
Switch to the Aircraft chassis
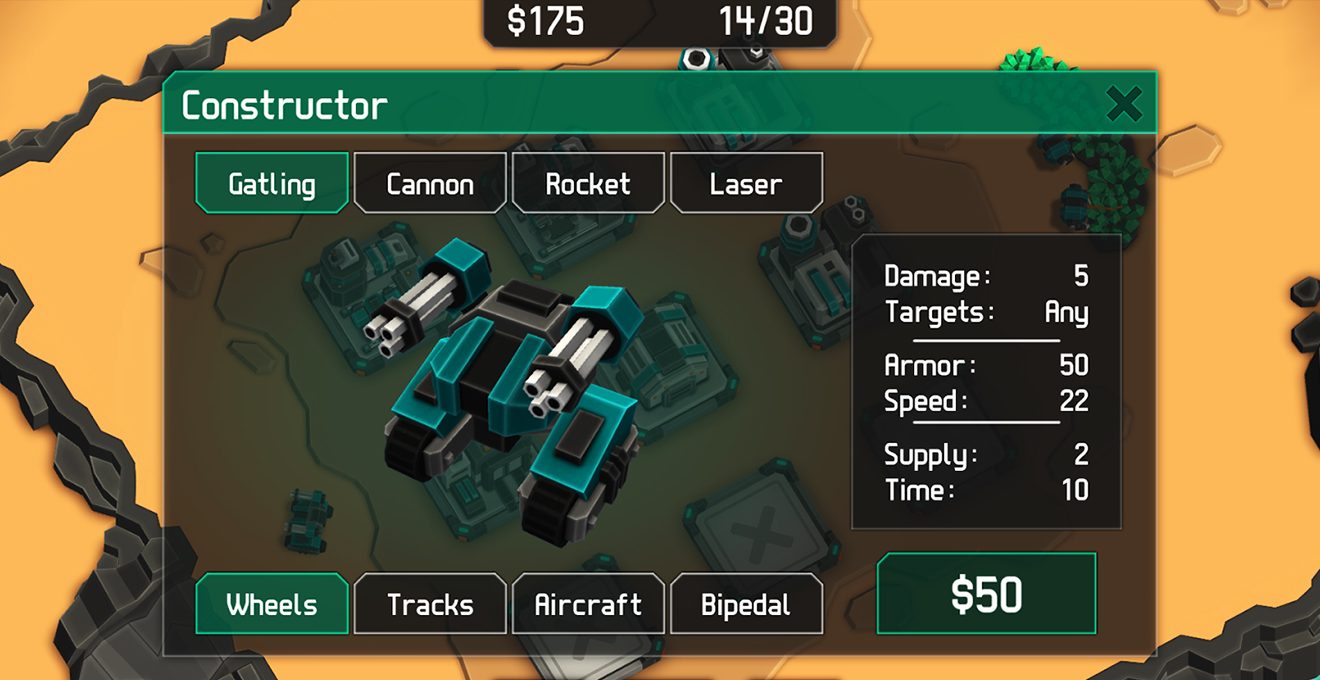click(588, 604)
